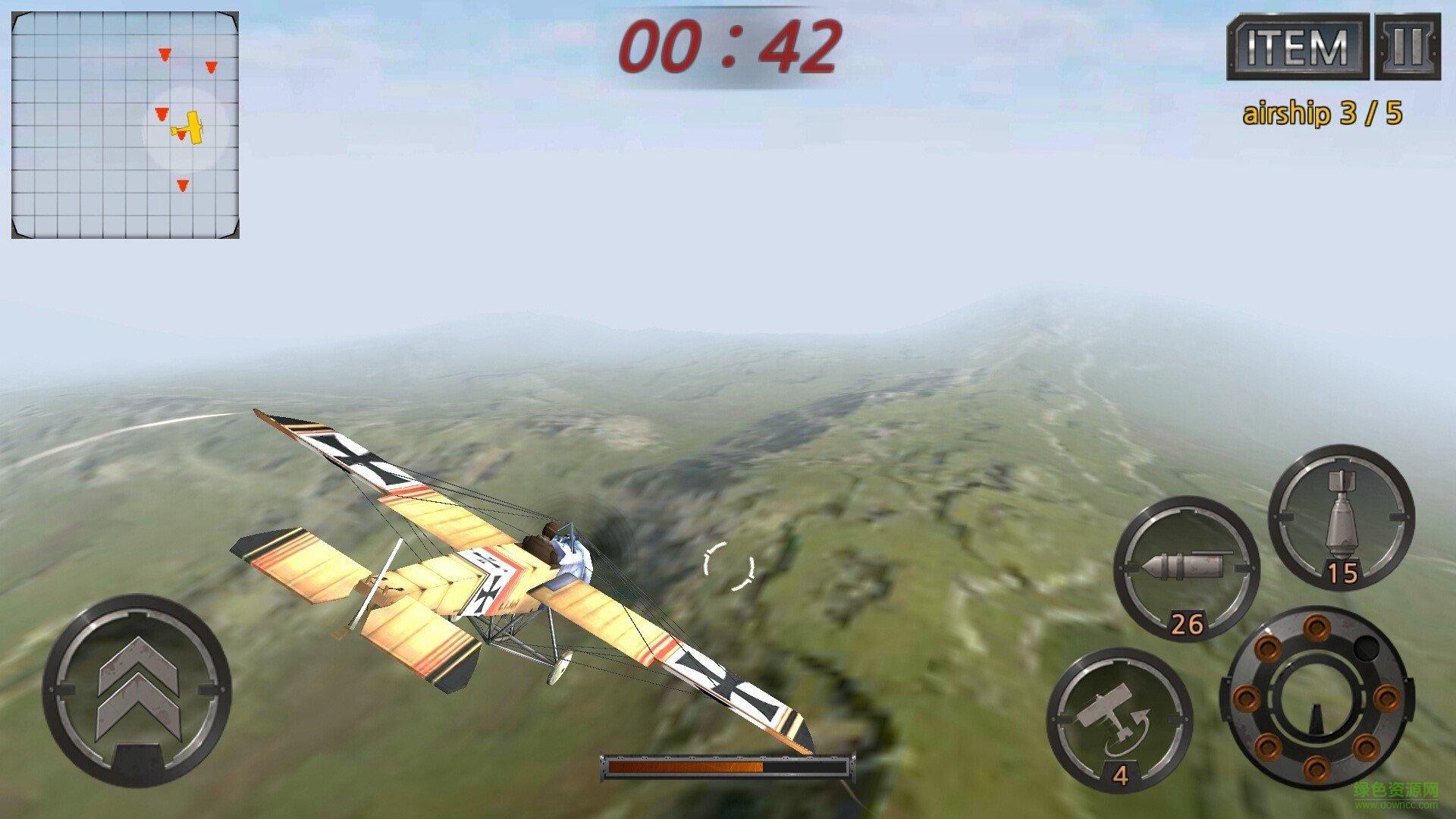
Task: Tap the orange health bar at the bottom
Action: (728, 766)
